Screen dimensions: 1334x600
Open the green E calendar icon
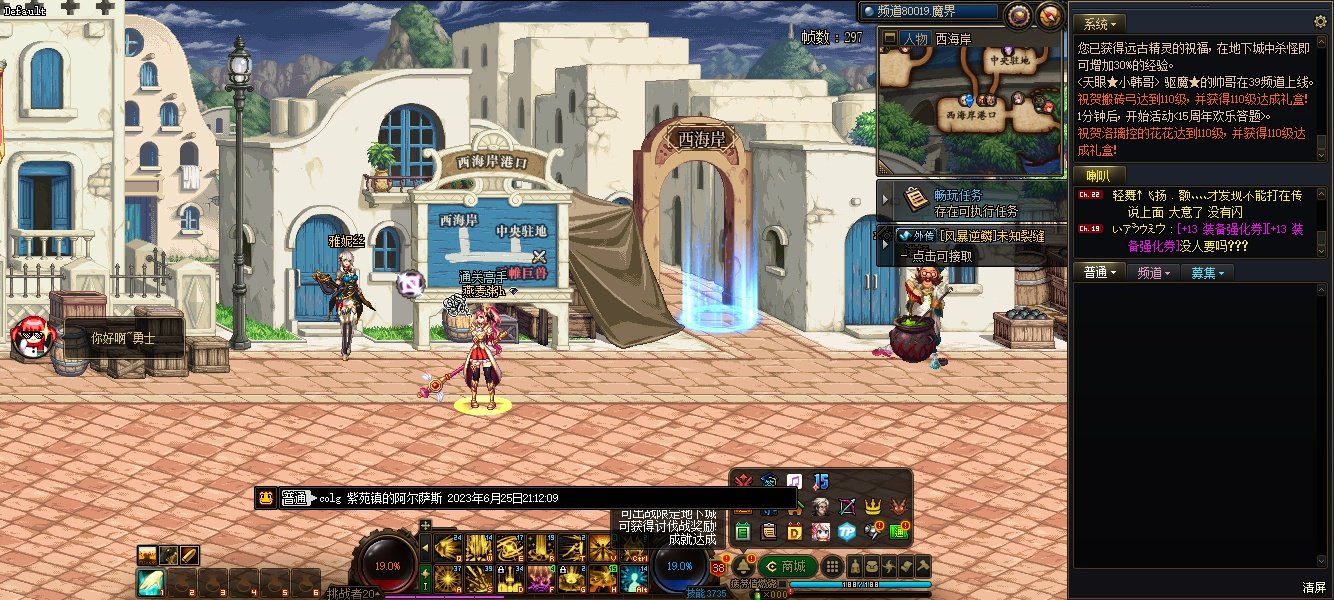(742, 531)
